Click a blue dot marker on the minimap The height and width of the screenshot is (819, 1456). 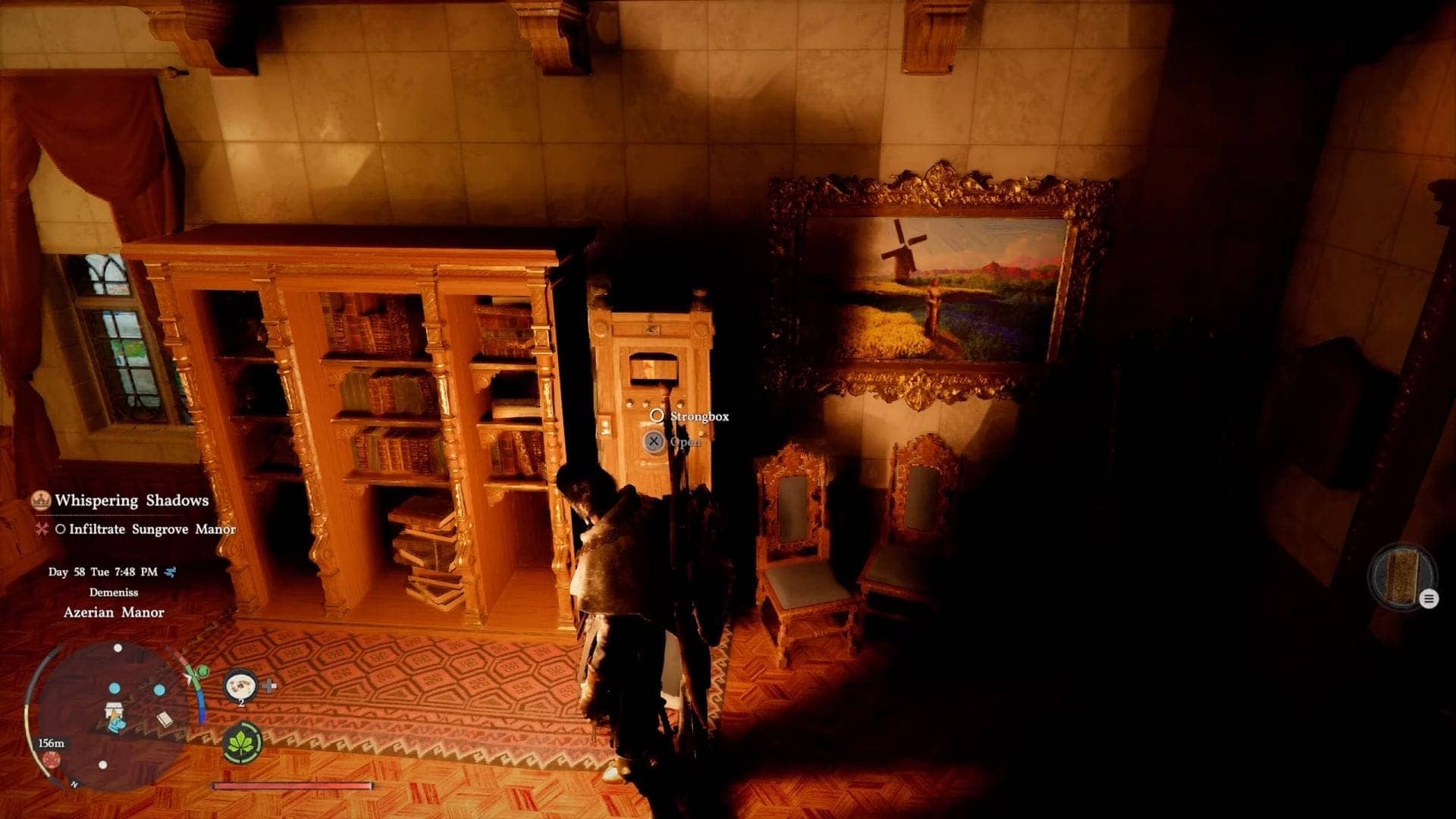[115, 689]
